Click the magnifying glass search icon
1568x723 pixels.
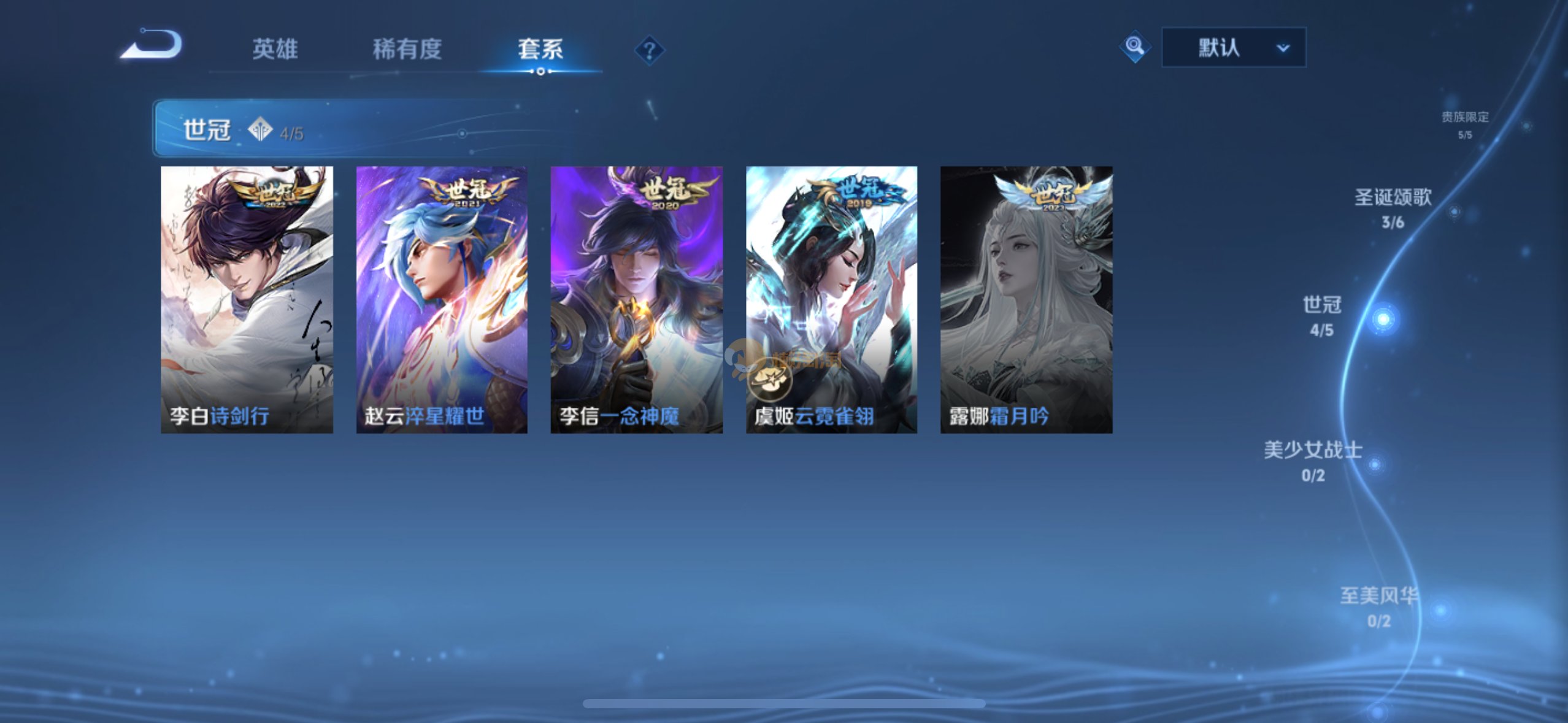[1134, 47]
